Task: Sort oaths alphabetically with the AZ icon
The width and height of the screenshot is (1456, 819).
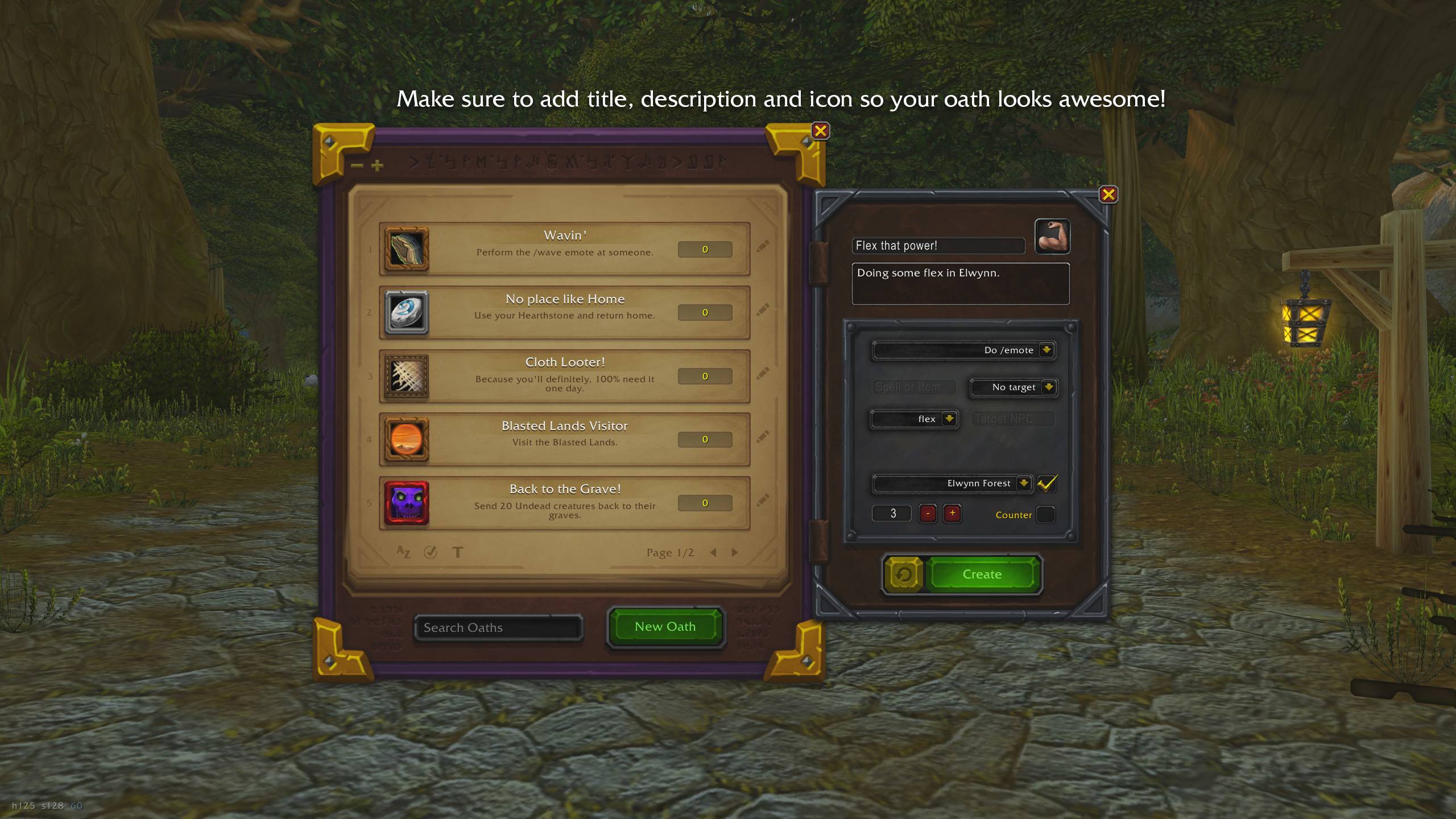Action: [403, 552]
